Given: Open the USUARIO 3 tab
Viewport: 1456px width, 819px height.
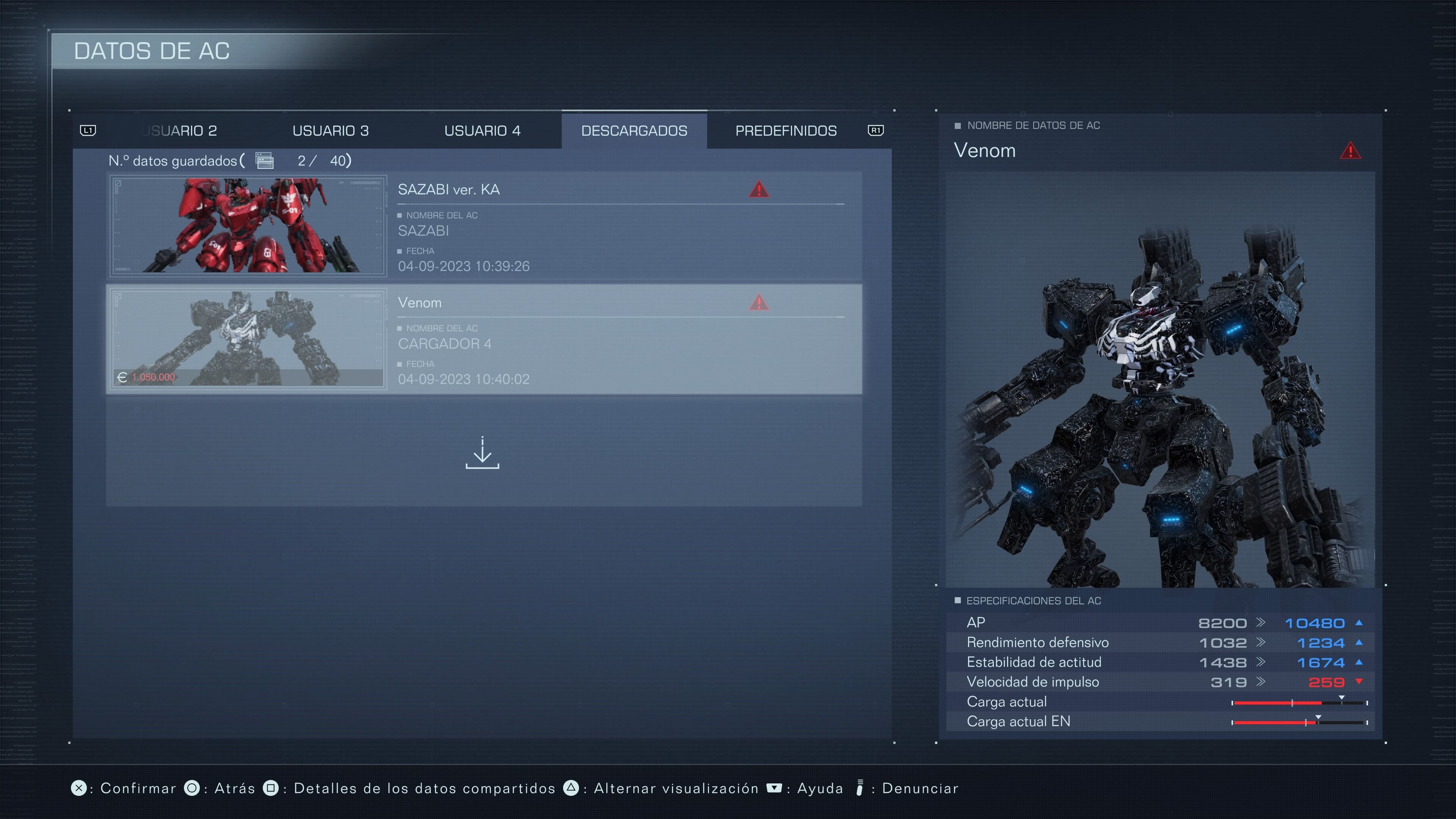Looking at the screenshot, I should point(331,130).
